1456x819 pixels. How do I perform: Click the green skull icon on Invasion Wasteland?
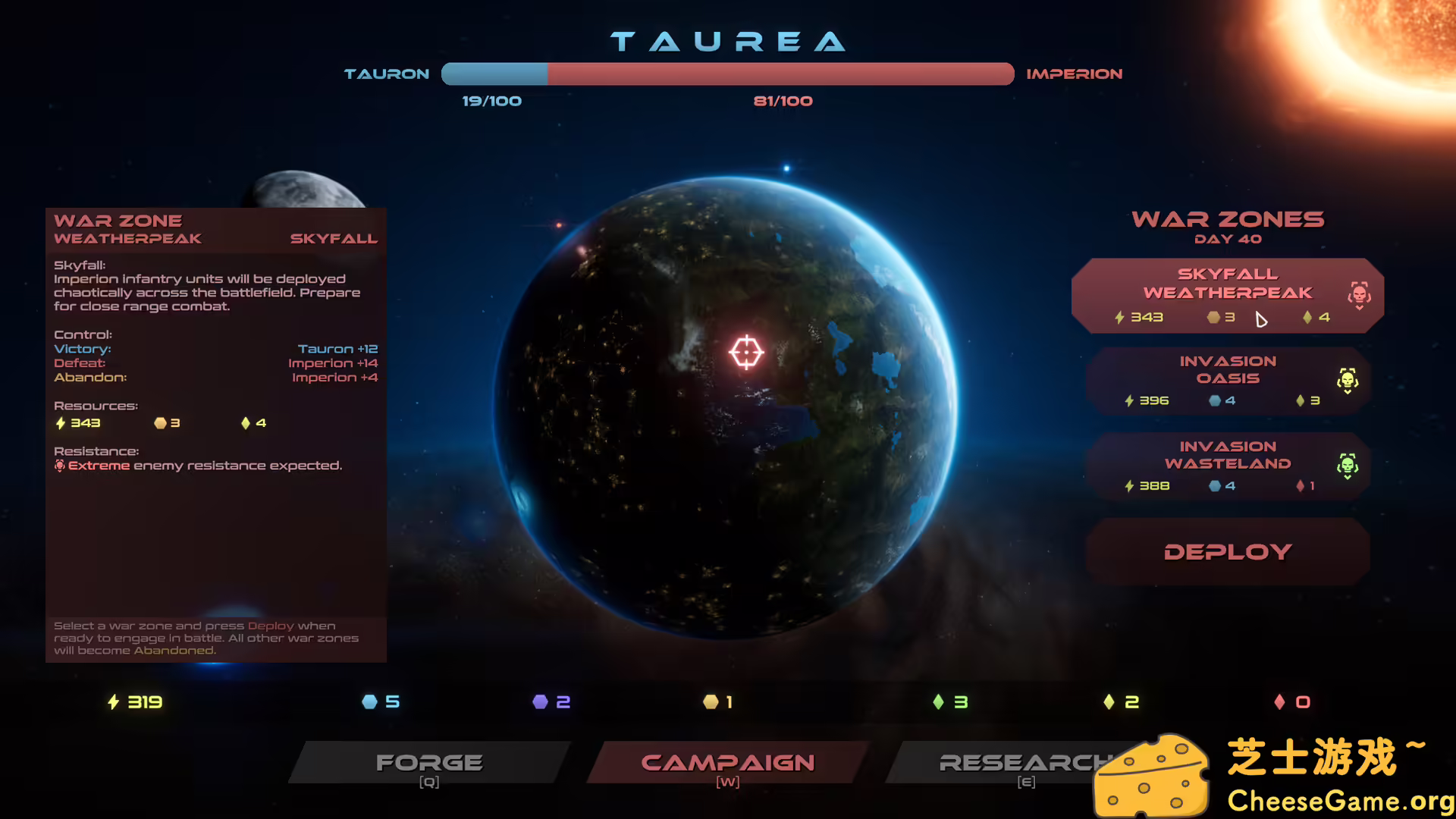1348,463
